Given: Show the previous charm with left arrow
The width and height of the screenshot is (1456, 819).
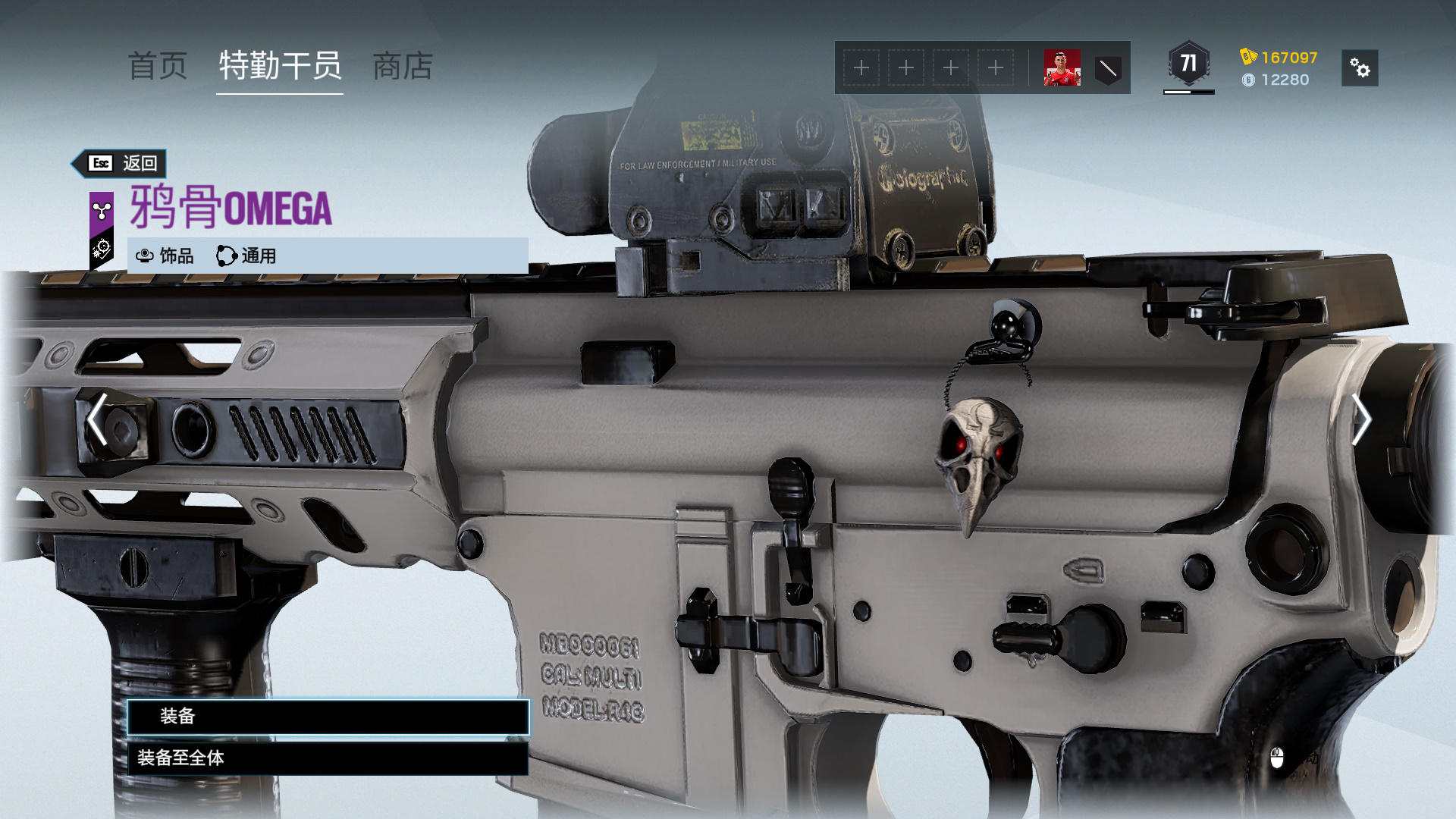Looking at the screenshot, I should pos(97,419).
